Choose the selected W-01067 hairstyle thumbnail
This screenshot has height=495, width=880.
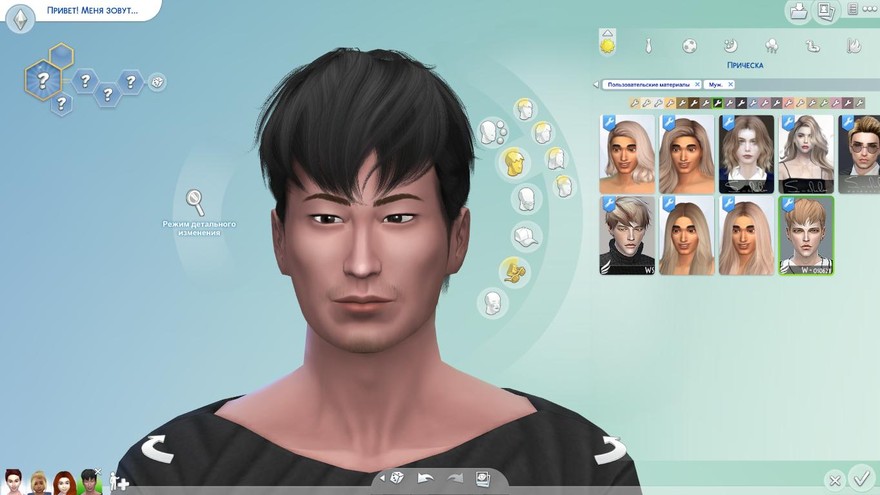click(x=806, y=235)
